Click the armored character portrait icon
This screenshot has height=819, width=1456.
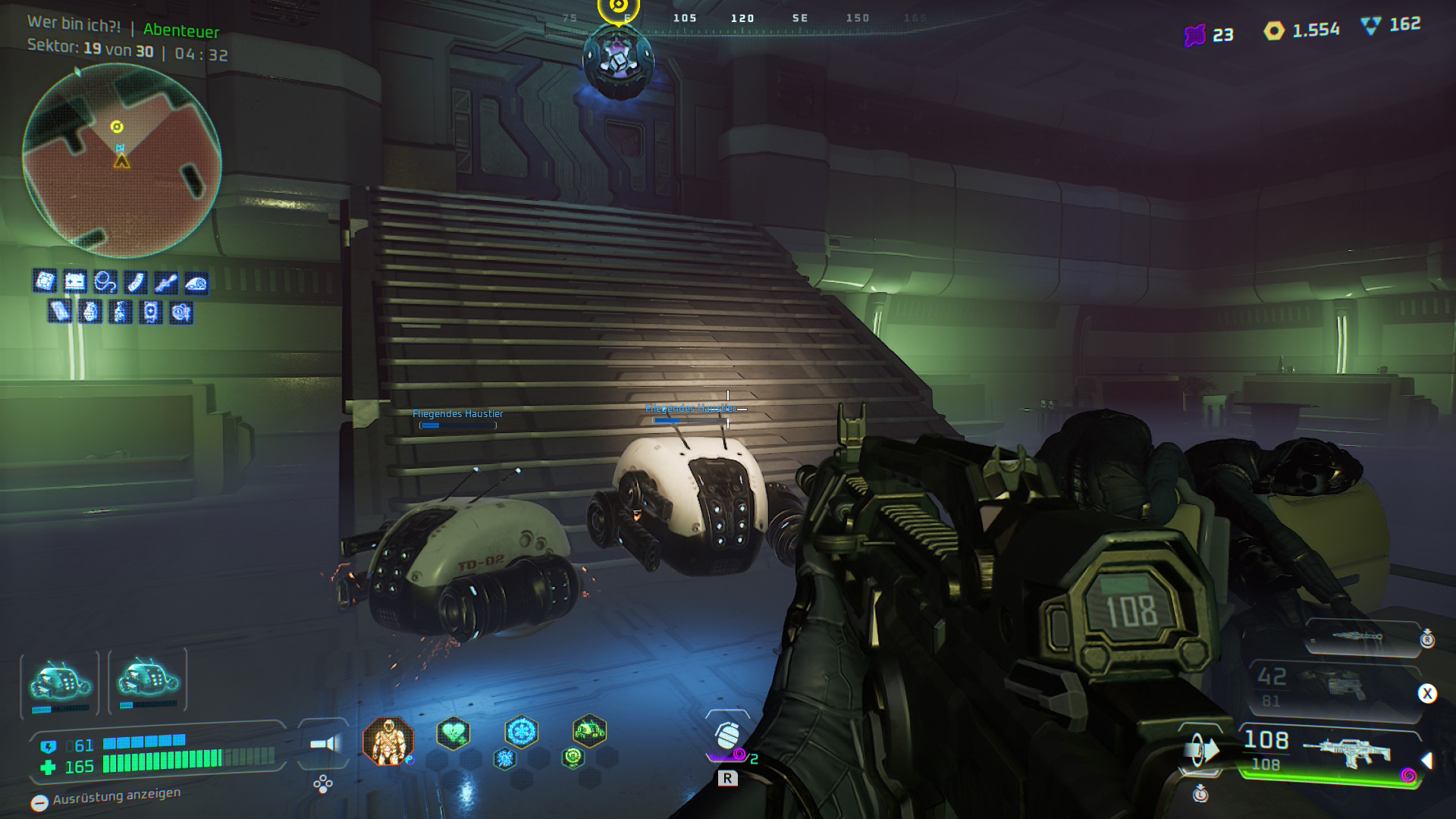click(x=388, y=741)
